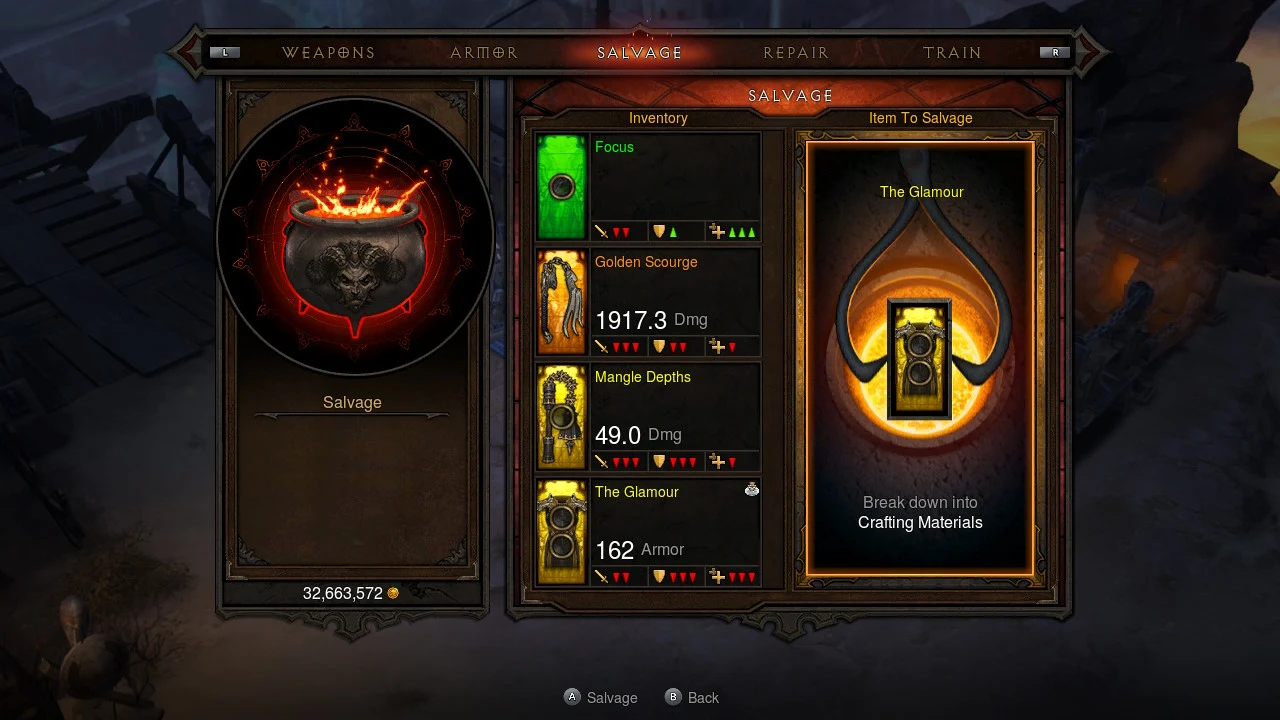Switch to the Weapons tab
The height and width of the screenshot is (720, 1280).
[x=328, y=53]
